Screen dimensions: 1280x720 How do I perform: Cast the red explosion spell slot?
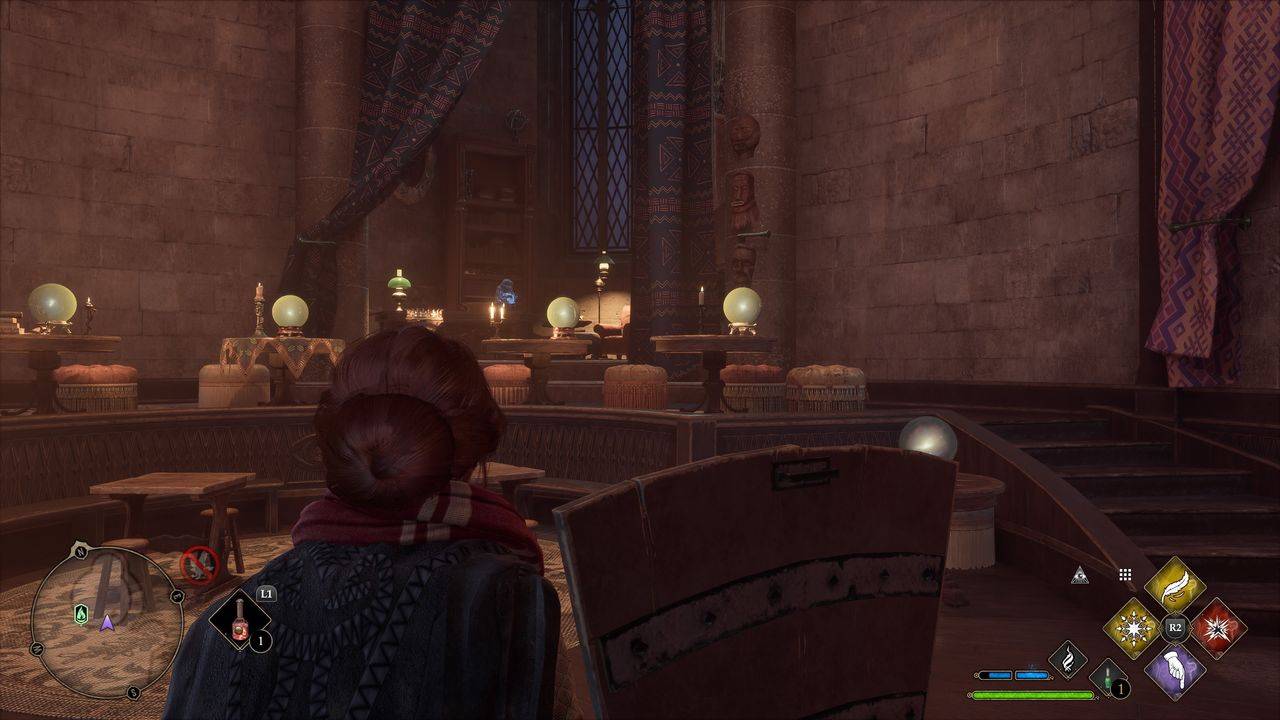pos(1218,628)
